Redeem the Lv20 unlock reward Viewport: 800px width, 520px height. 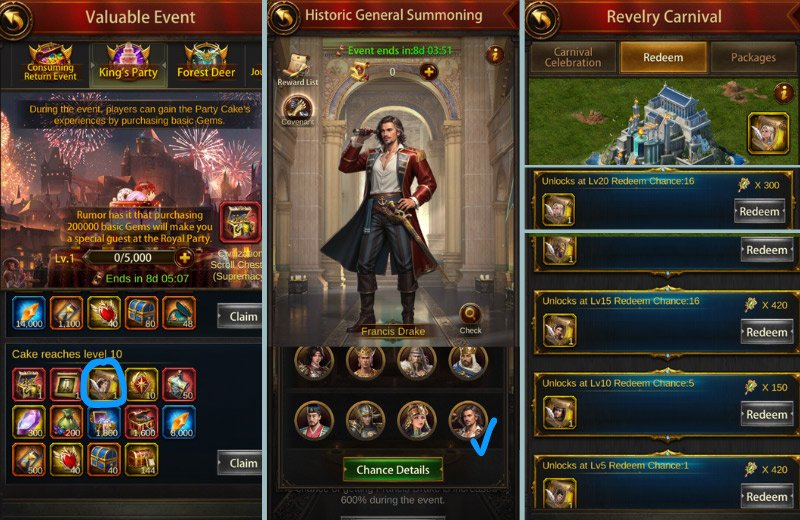766,212
